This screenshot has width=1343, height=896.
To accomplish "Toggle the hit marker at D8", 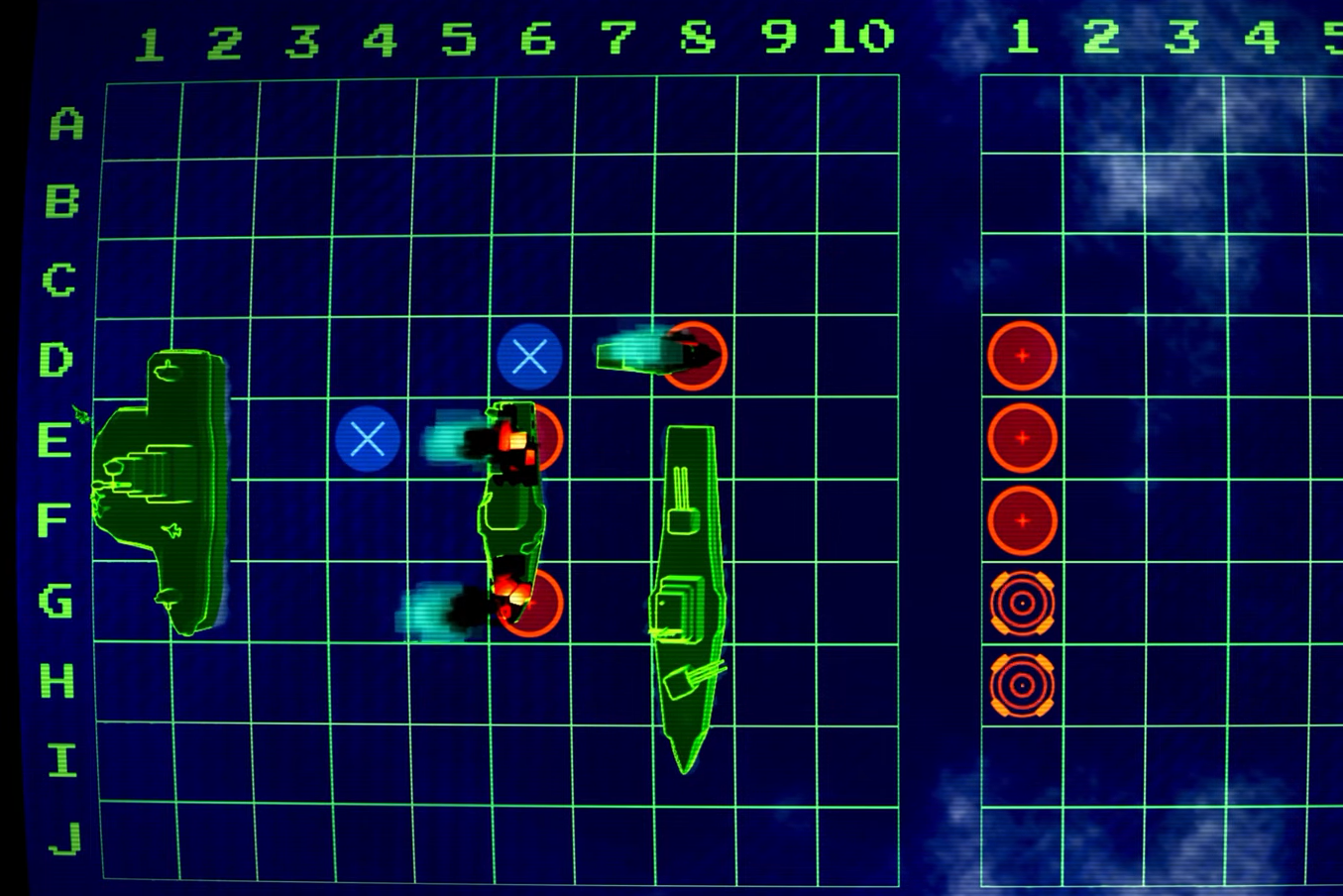I will [694, 357].
